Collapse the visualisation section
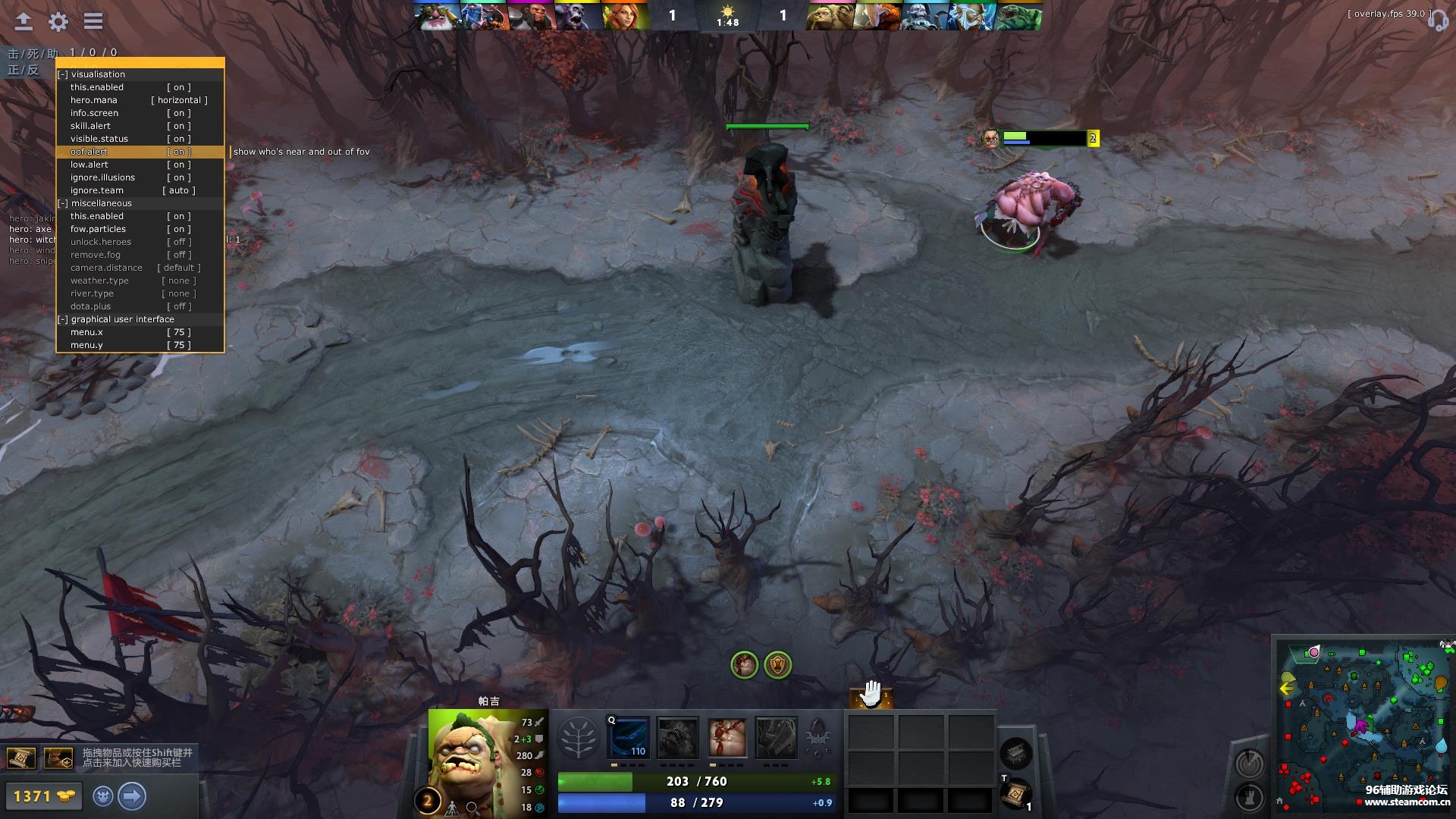 click(63, 74)
